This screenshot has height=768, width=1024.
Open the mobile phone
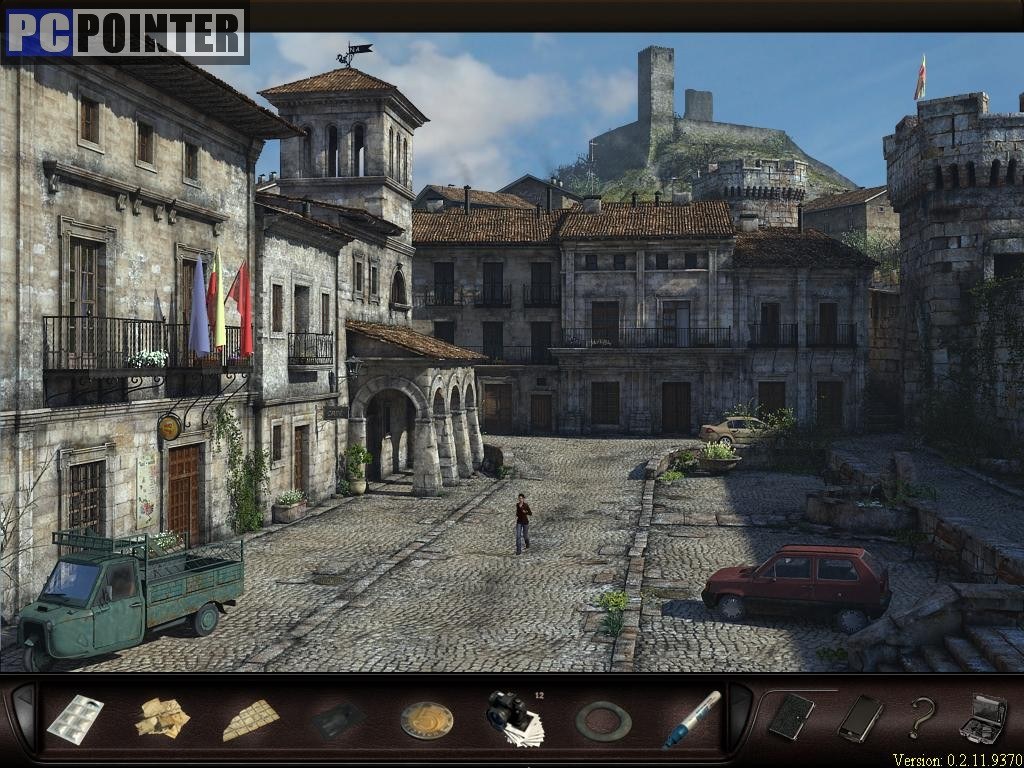point(860,717)
